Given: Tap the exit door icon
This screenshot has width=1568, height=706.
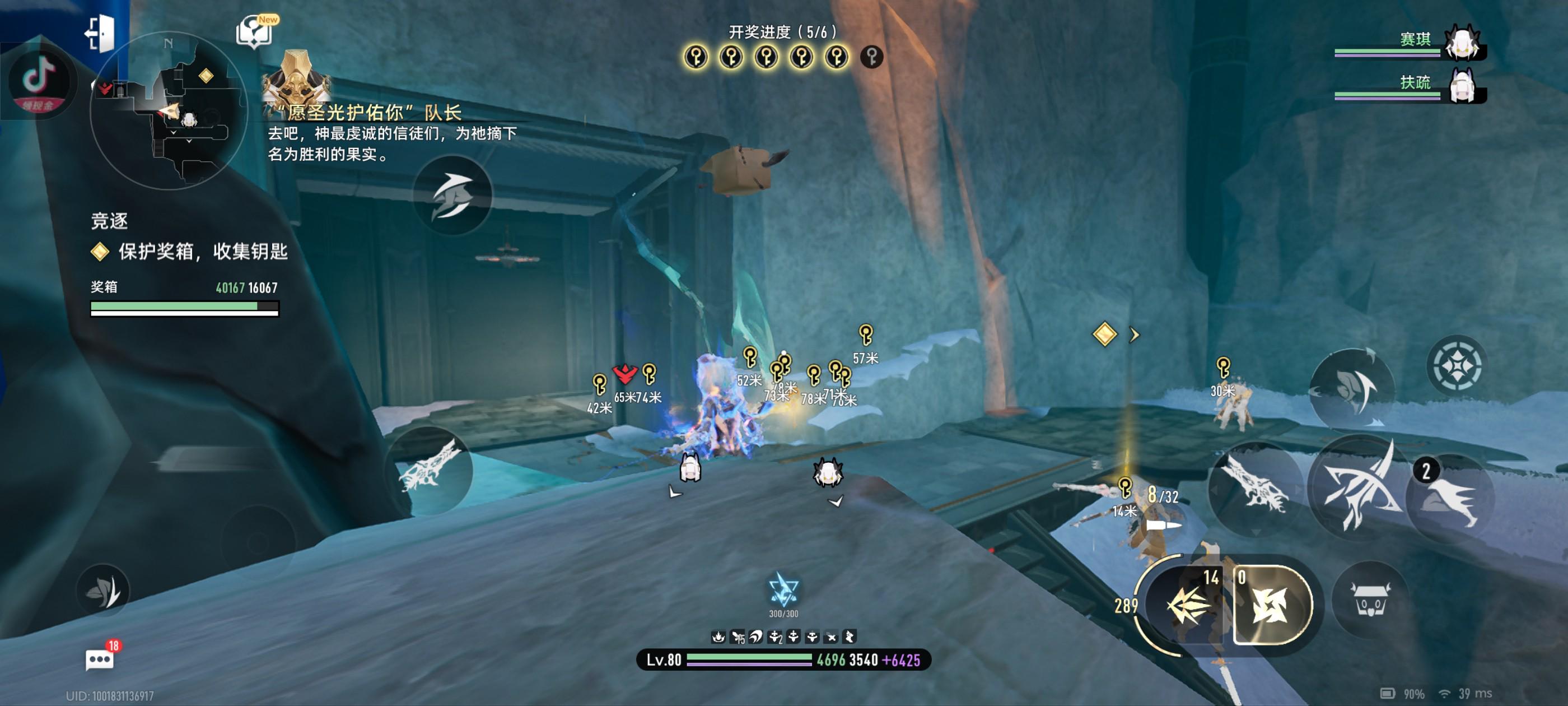Looking at the screenshot, I should (100, 32).
